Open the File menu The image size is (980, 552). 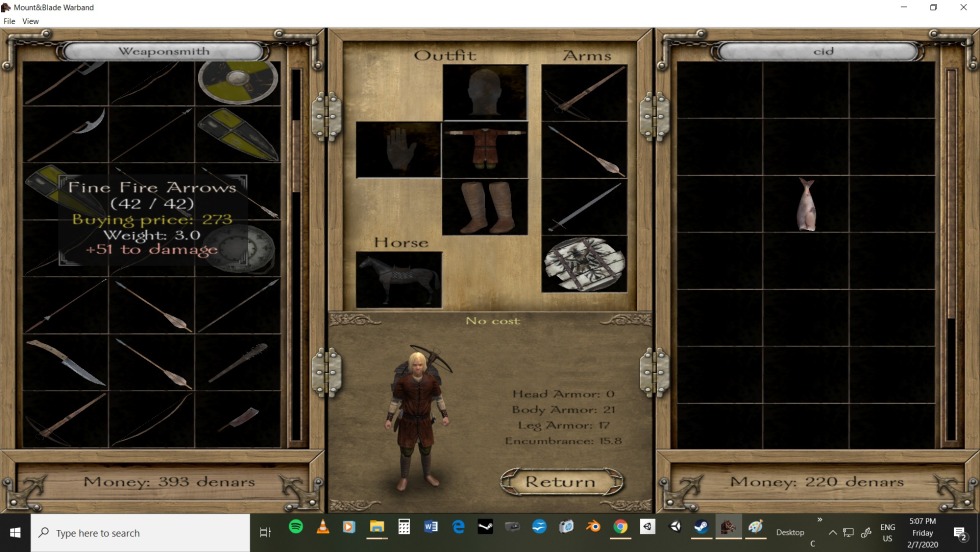coord(9,21)
